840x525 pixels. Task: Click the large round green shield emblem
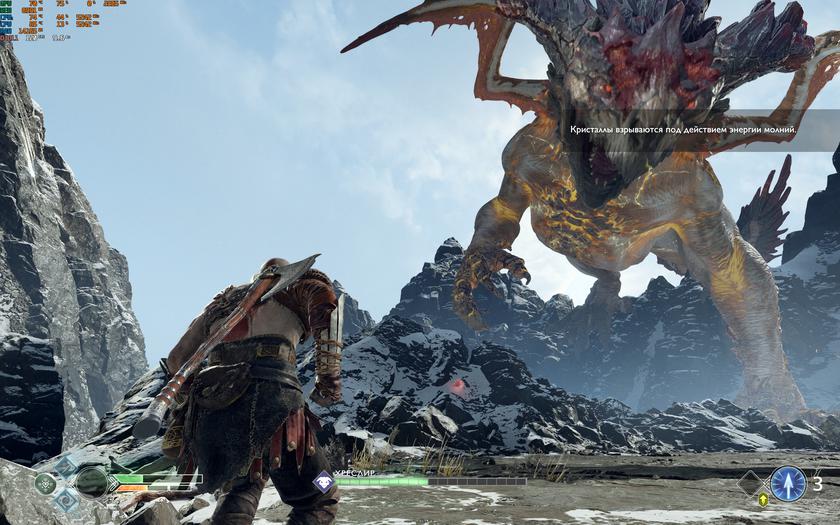(91, 482)
